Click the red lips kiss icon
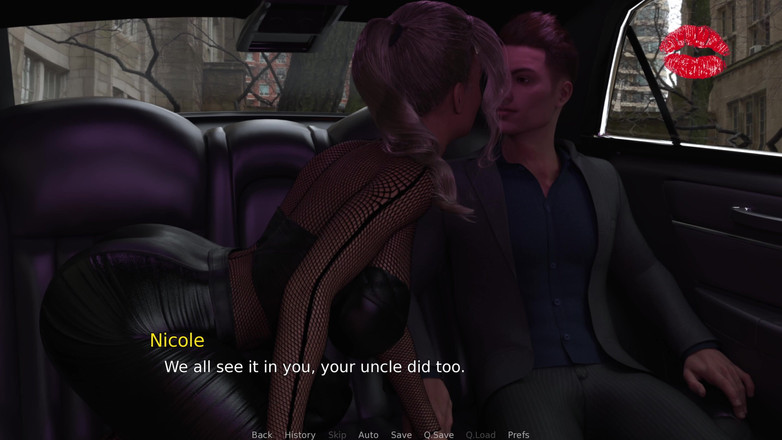This screenshot has height=440, width=782. 695,52
